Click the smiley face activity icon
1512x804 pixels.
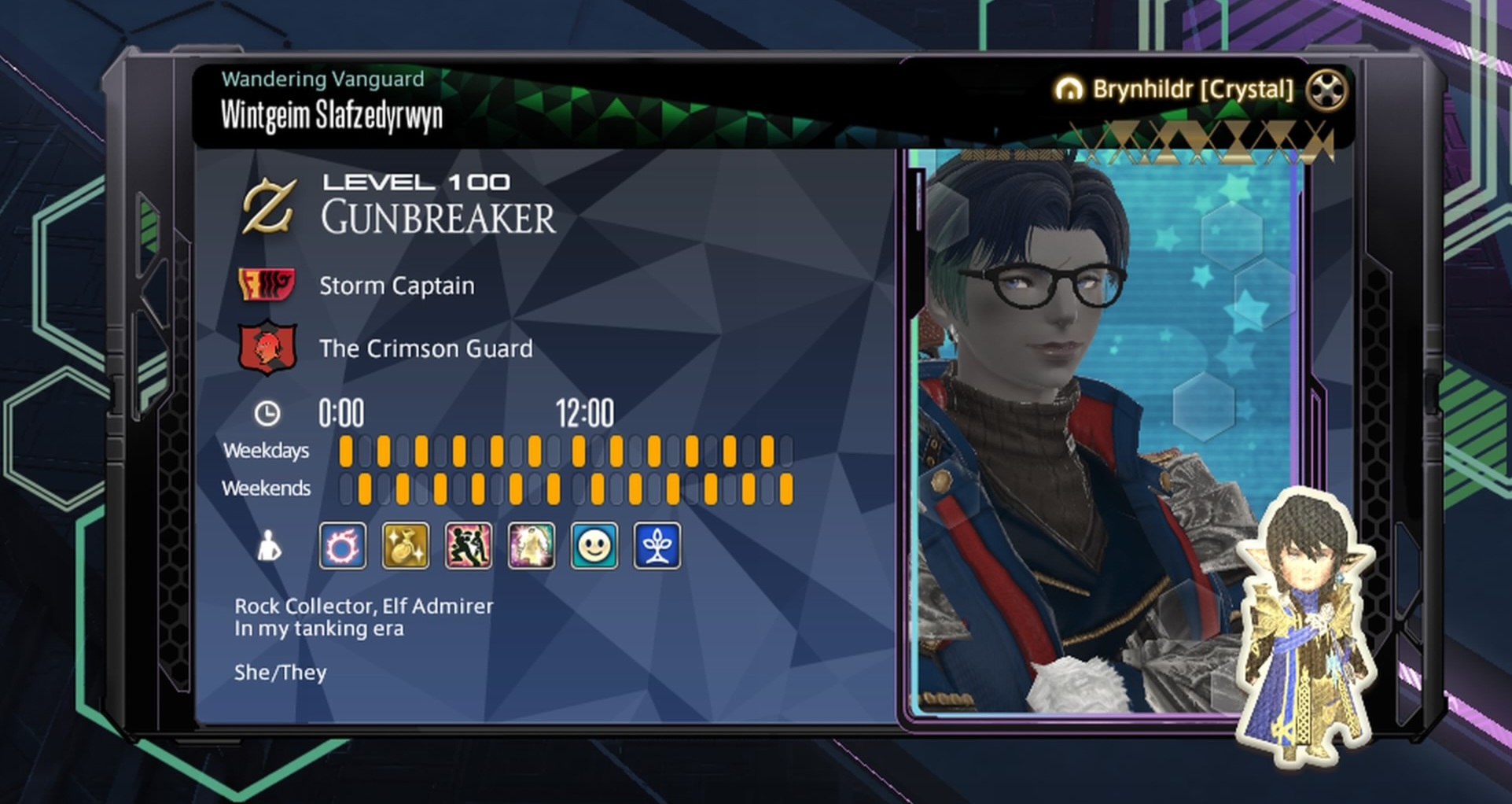coord(594,545)
